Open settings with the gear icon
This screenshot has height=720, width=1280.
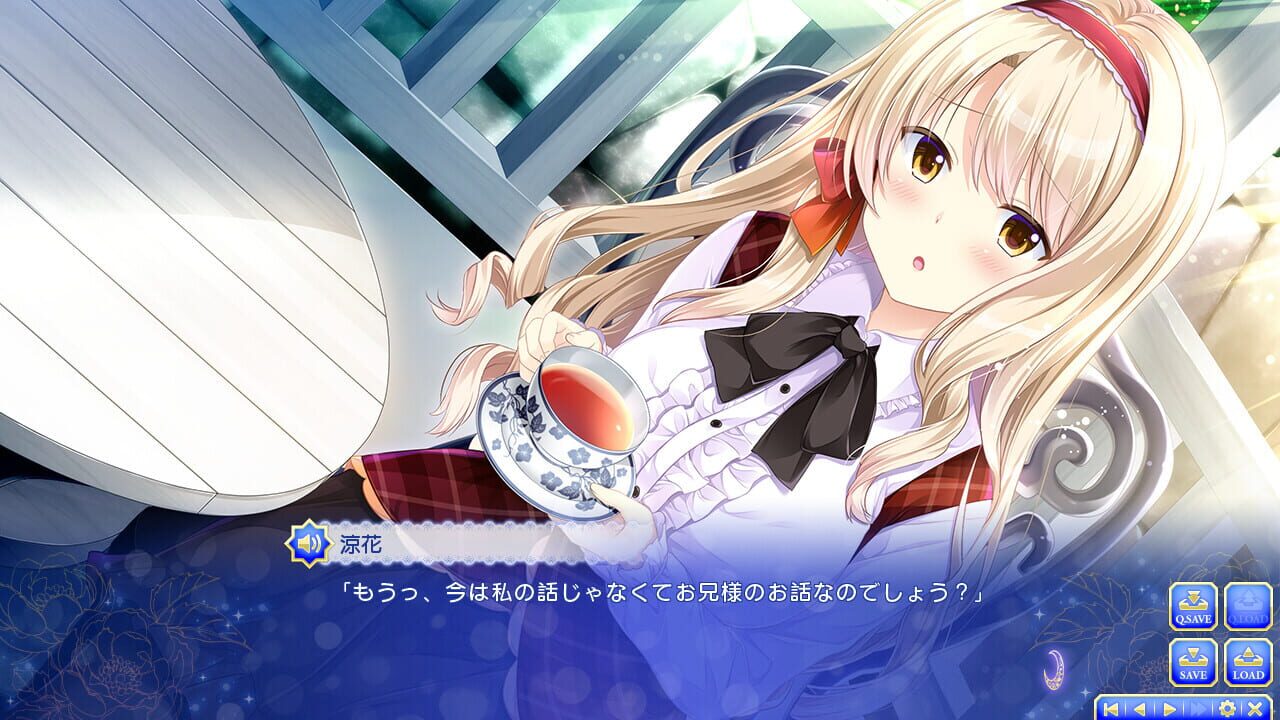click(x=1227, y=707)
